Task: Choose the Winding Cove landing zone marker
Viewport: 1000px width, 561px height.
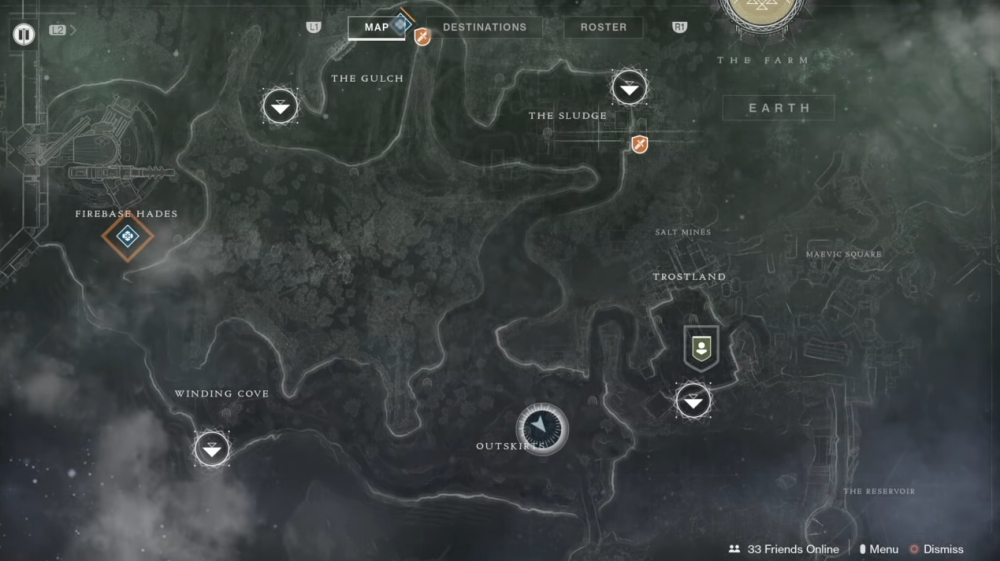Action: [212, 449]
